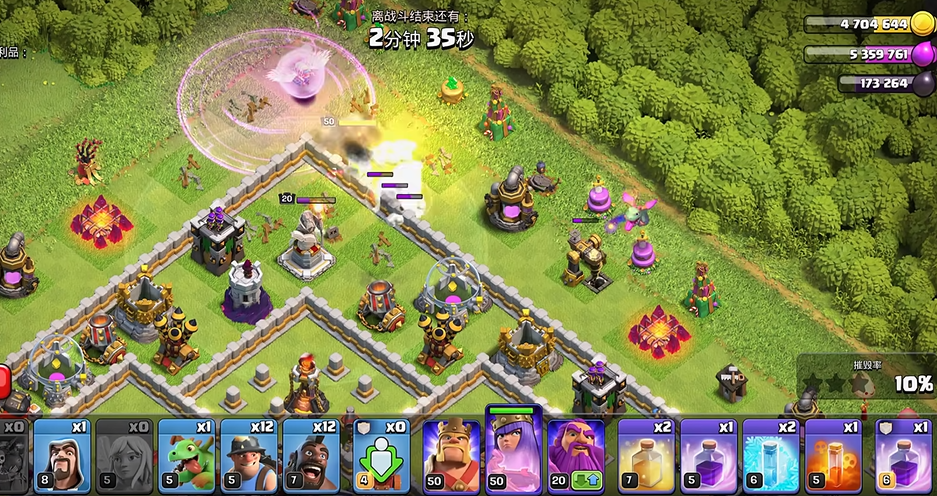Viewport: 937px width, 496px height.
Task: Select the Wizard troop card
Action: (x=62, y=455)
